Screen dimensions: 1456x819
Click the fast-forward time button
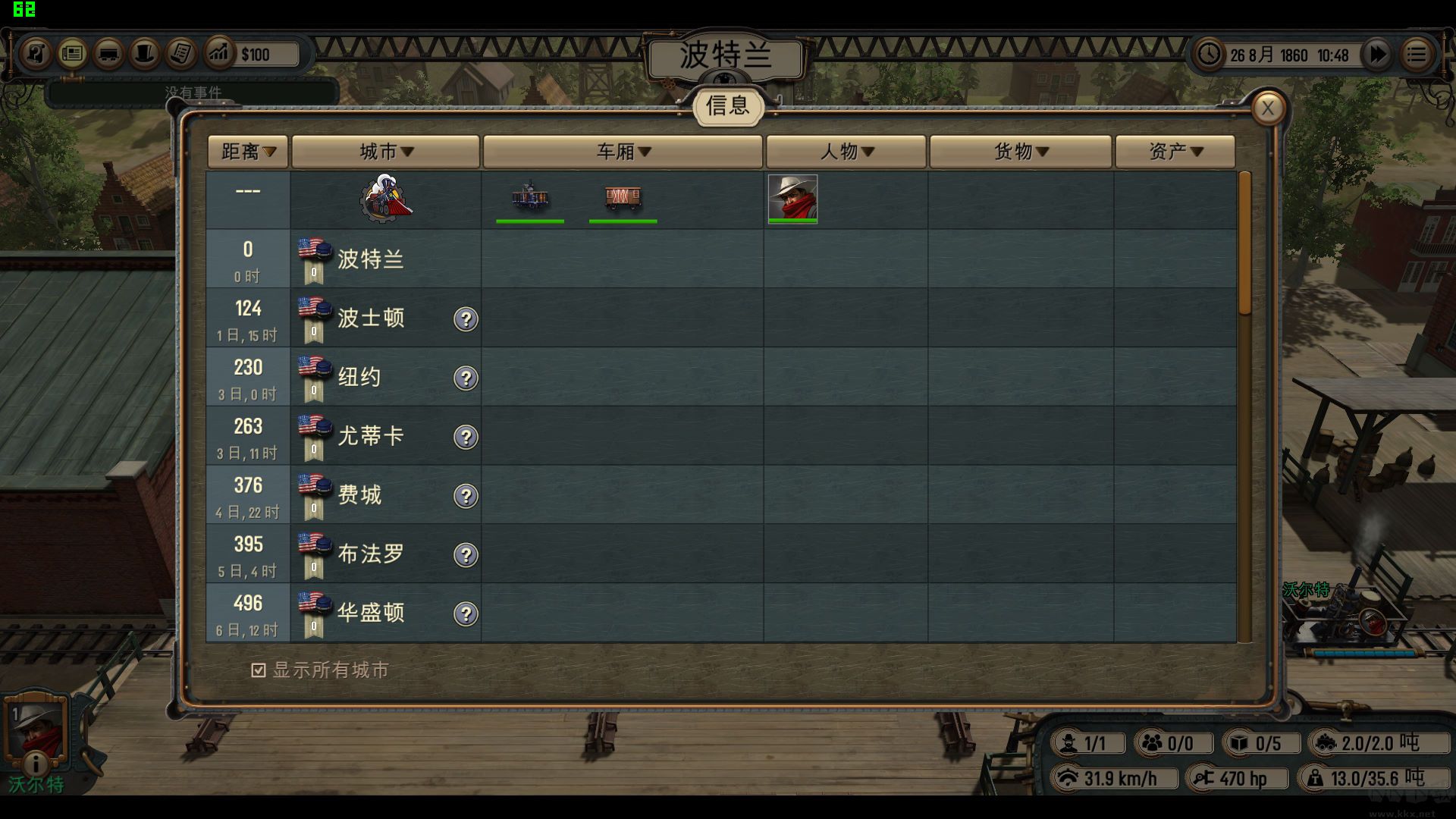point(1377,55)
